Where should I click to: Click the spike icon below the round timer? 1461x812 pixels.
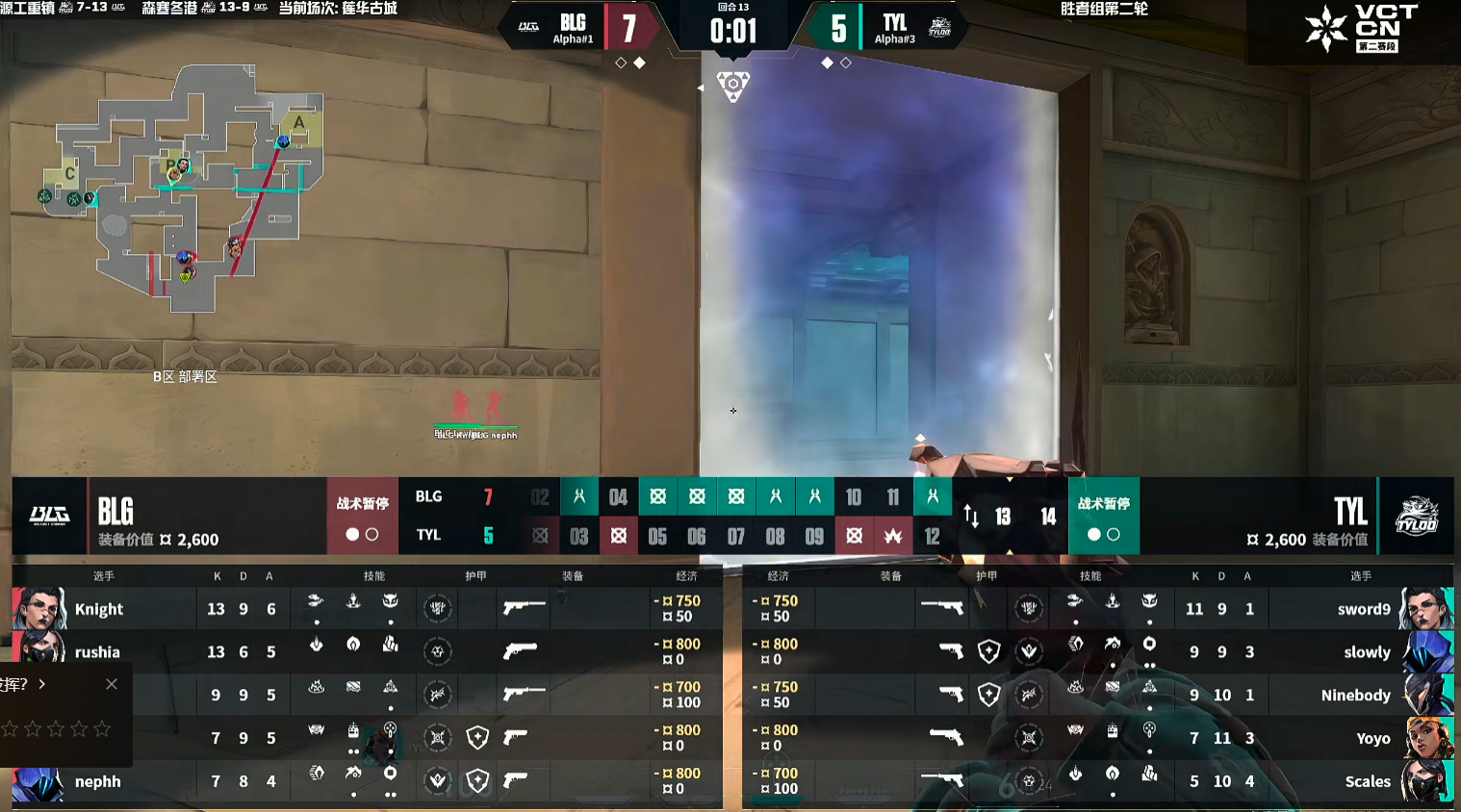click(x=733, y=85)
